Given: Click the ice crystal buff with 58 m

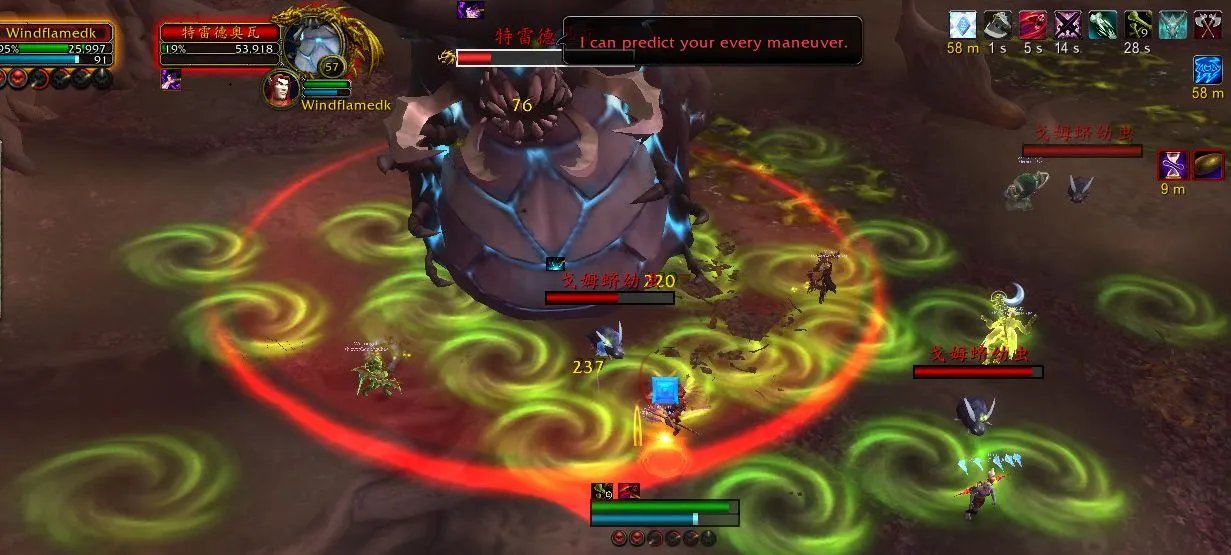Looking at the screenshot, I should [x=962, y=24].
